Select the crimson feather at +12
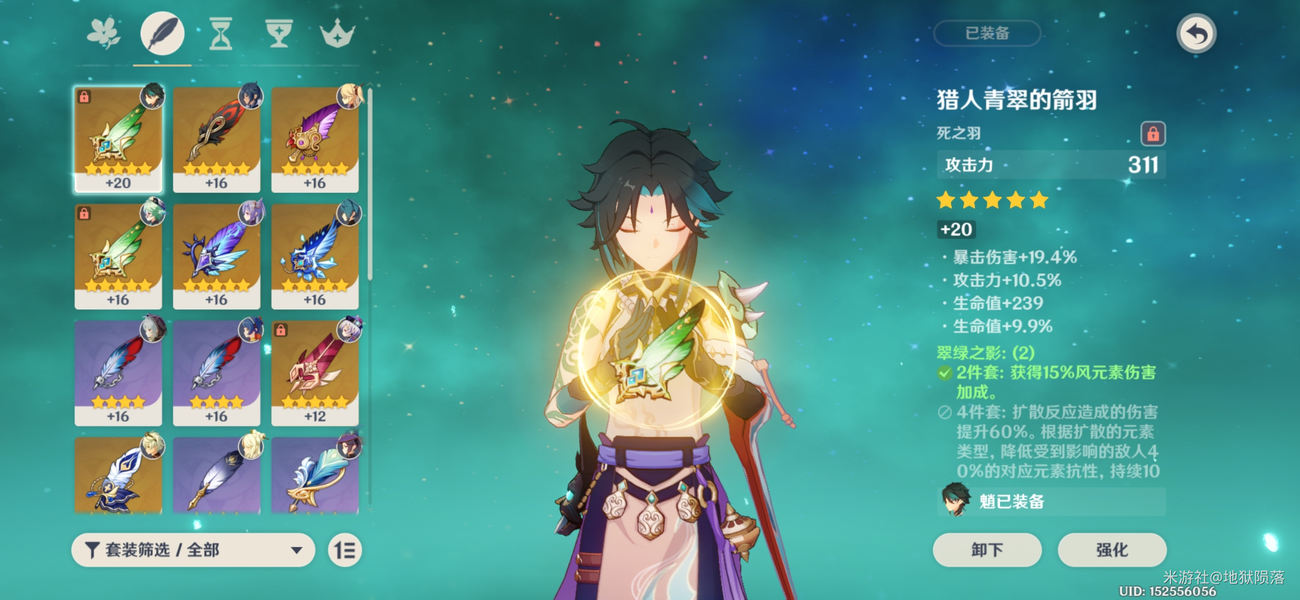The image size is (1300, 600). (314, 373)
